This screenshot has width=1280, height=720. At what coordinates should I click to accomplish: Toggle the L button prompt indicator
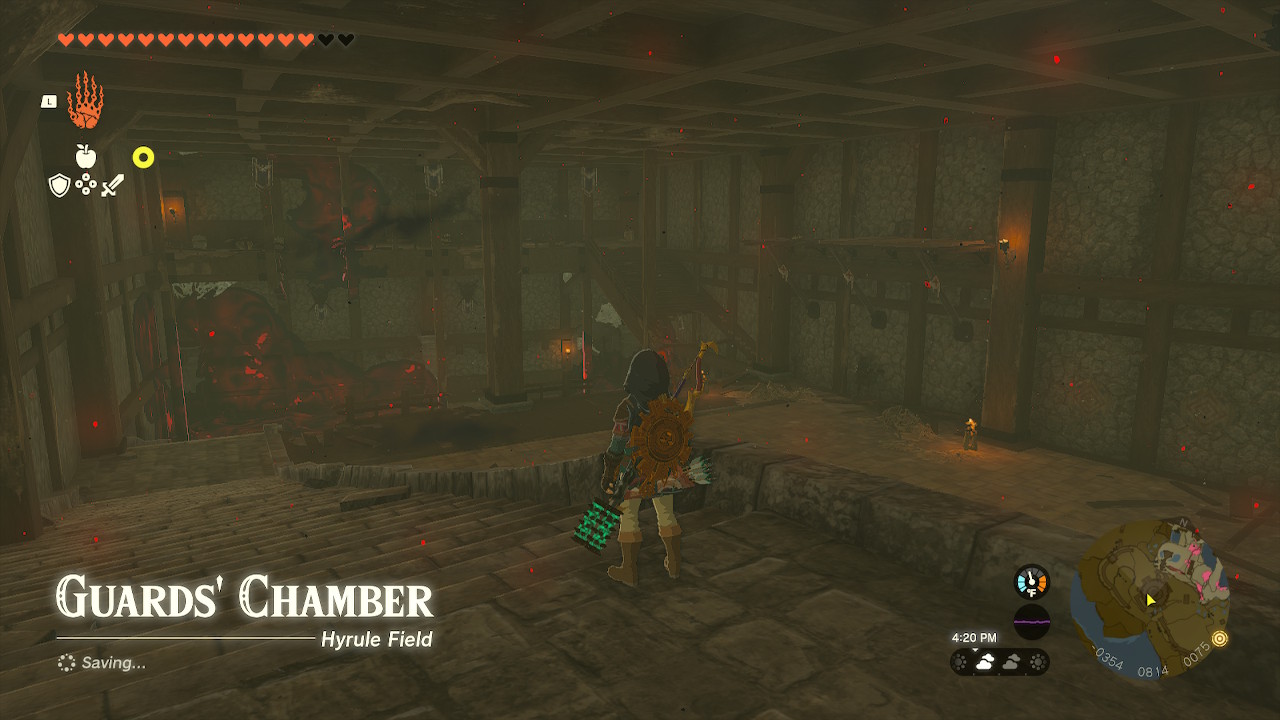point(48,100)
